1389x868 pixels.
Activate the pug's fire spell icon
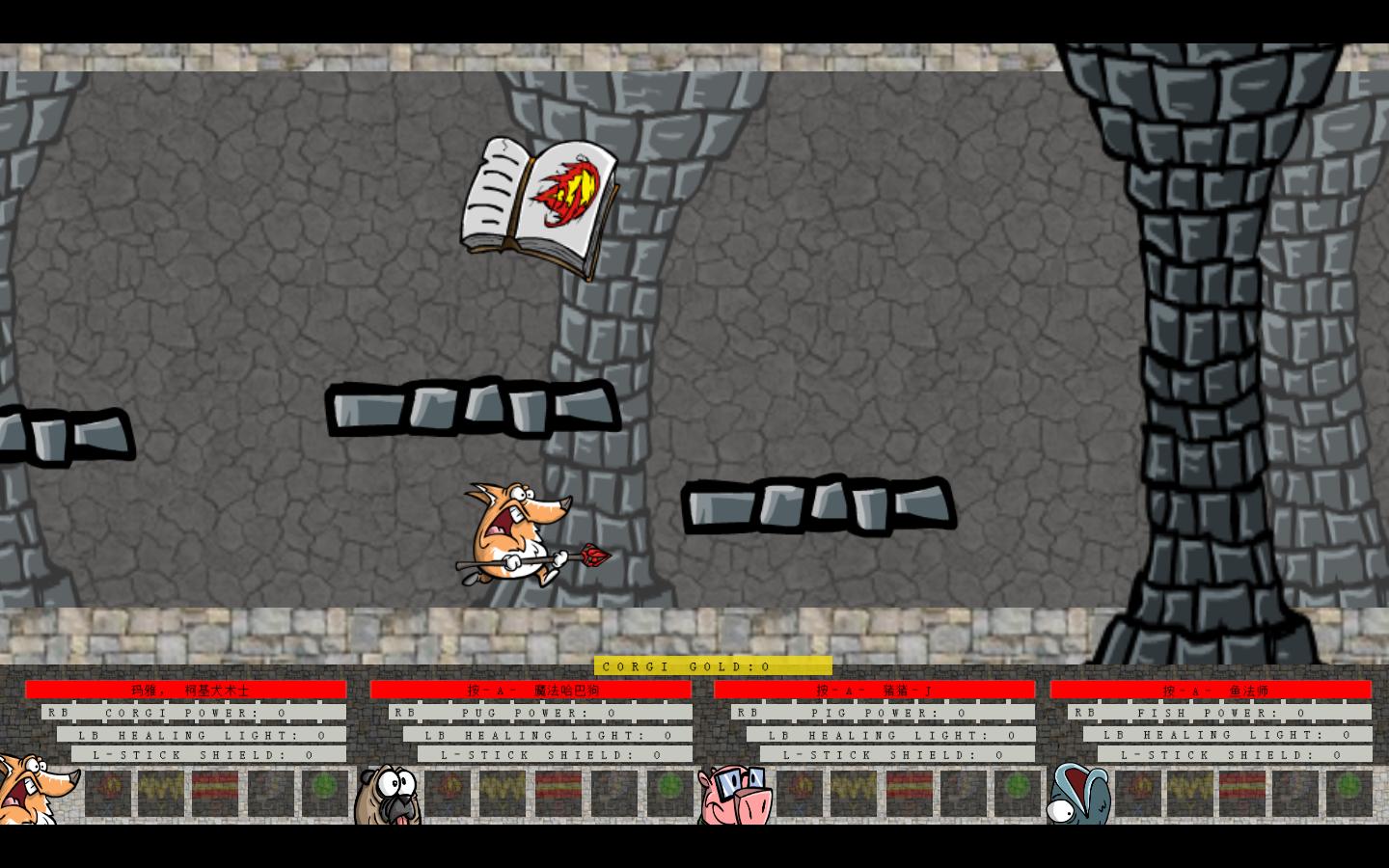click(449, 793)
